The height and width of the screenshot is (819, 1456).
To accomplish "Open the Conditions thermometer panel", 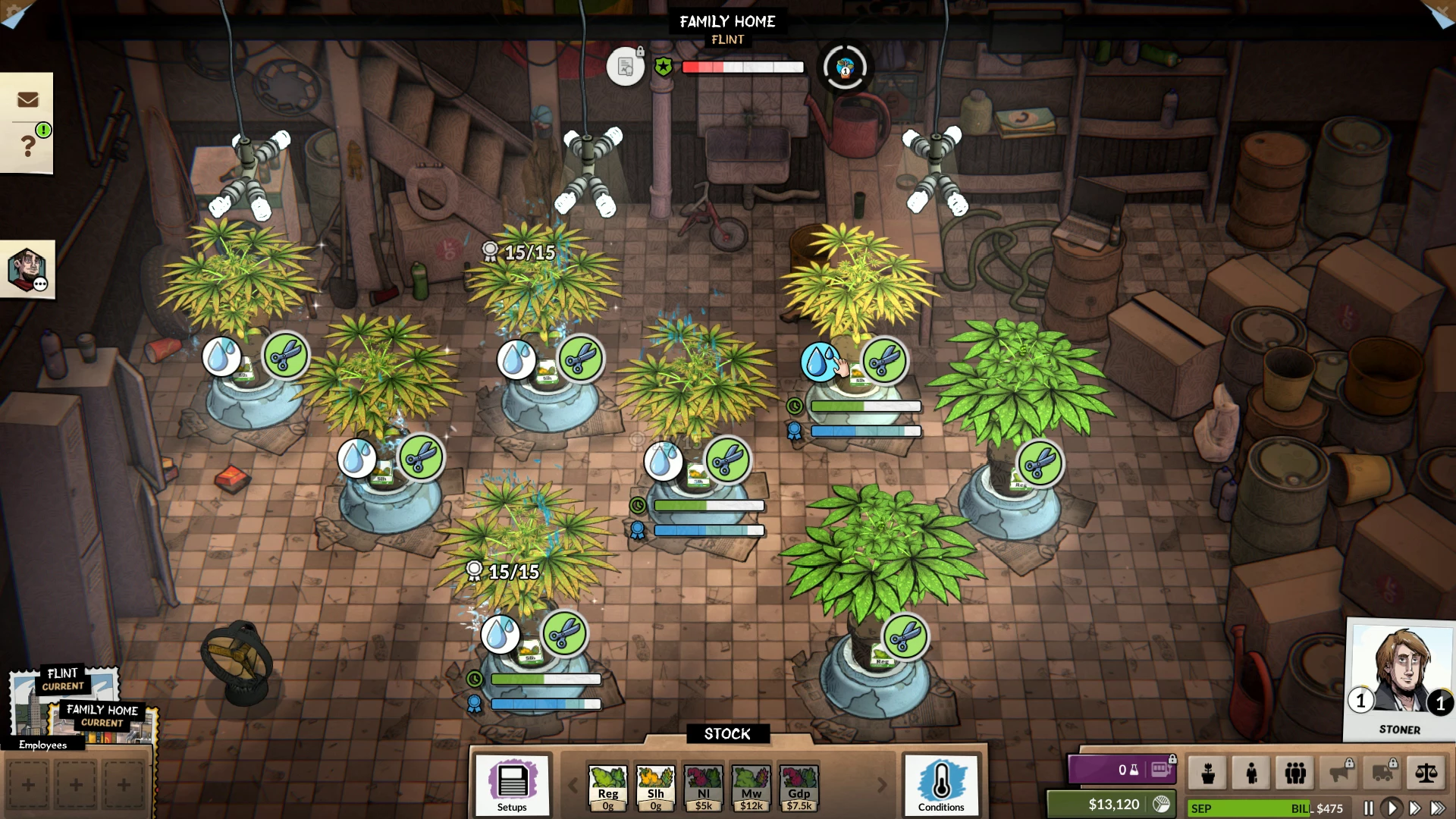I will pyautogui.click(x=941, y=785).
